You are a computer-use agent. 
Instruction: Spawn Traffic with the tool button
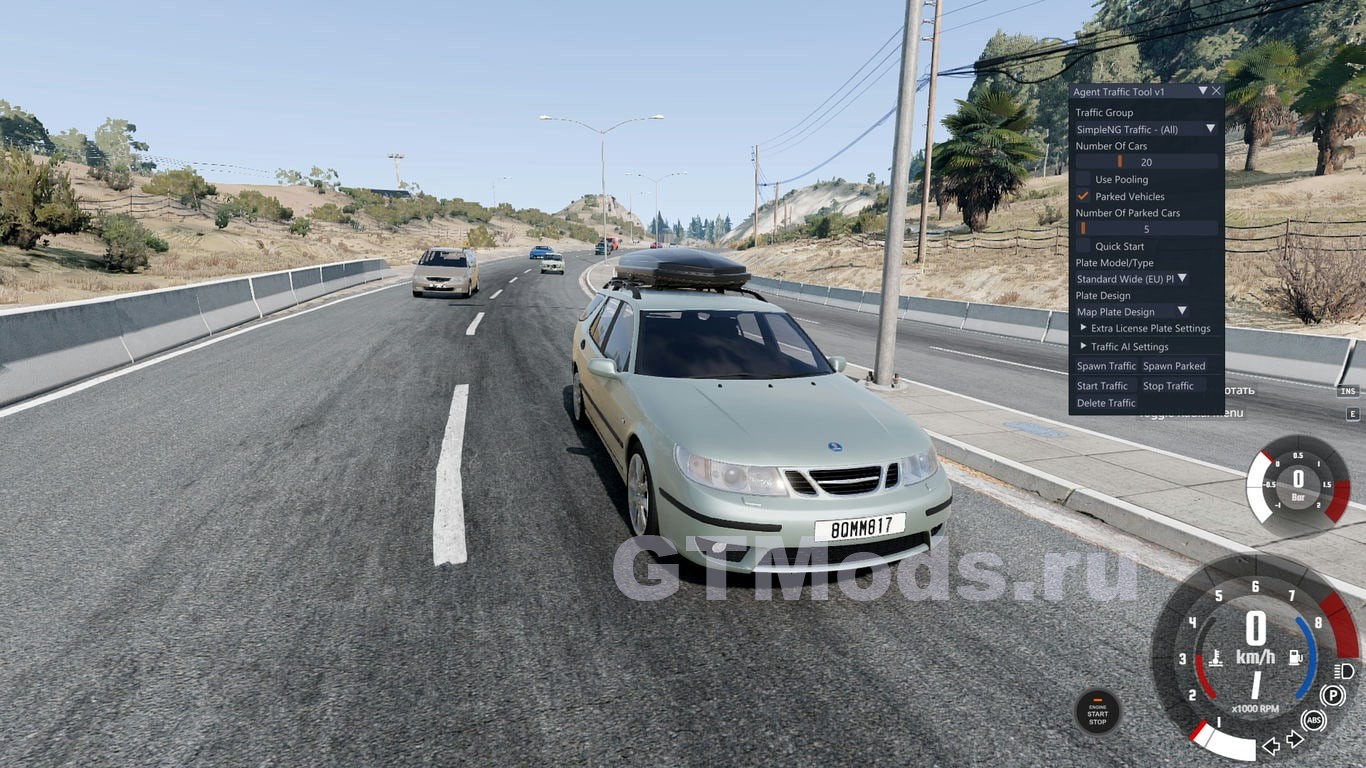(x=1106, y=366)
